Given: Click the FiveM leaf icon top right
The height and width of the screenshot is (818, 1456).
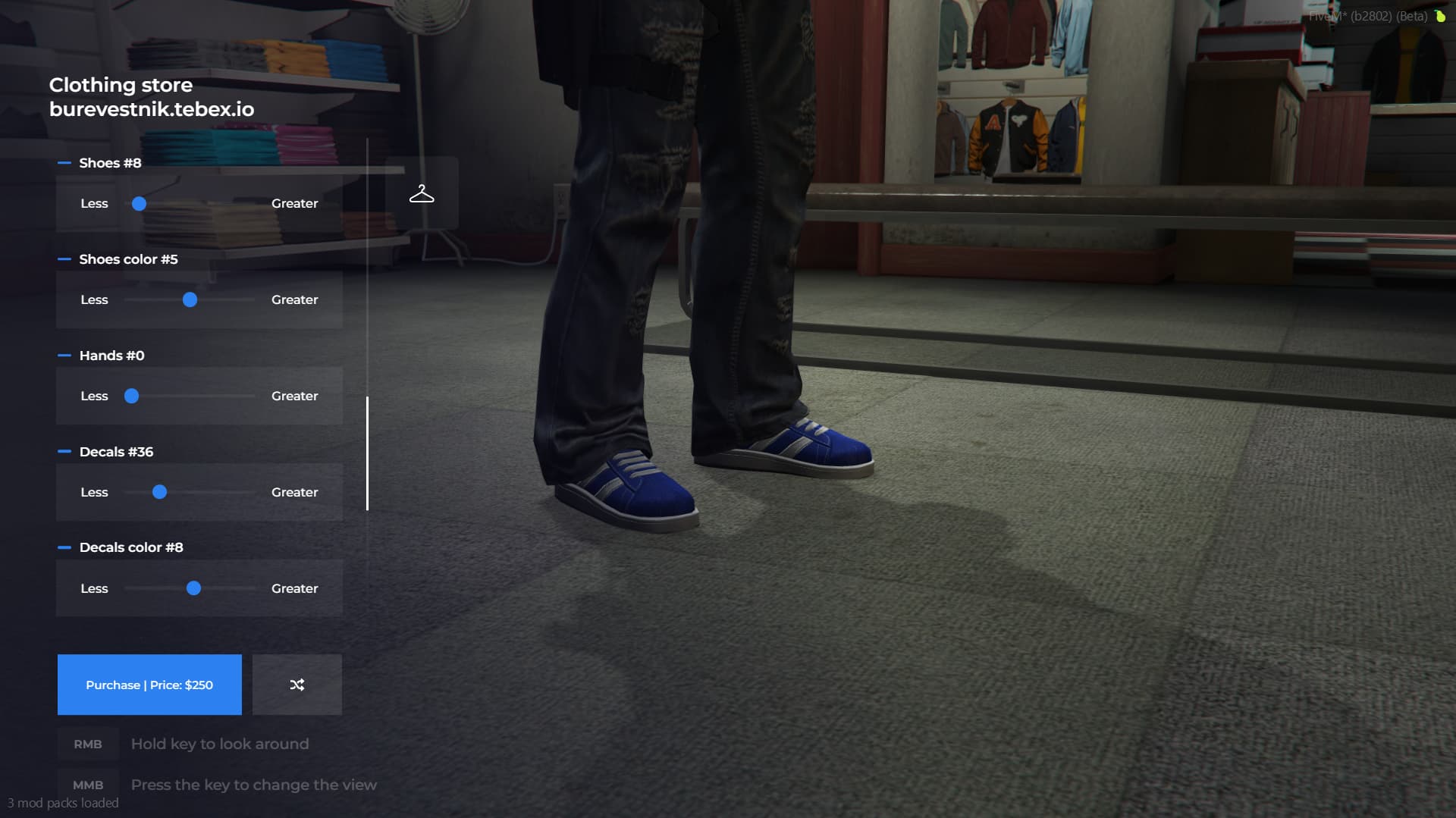Looking at the screenshot, I should pos(1439,16).
